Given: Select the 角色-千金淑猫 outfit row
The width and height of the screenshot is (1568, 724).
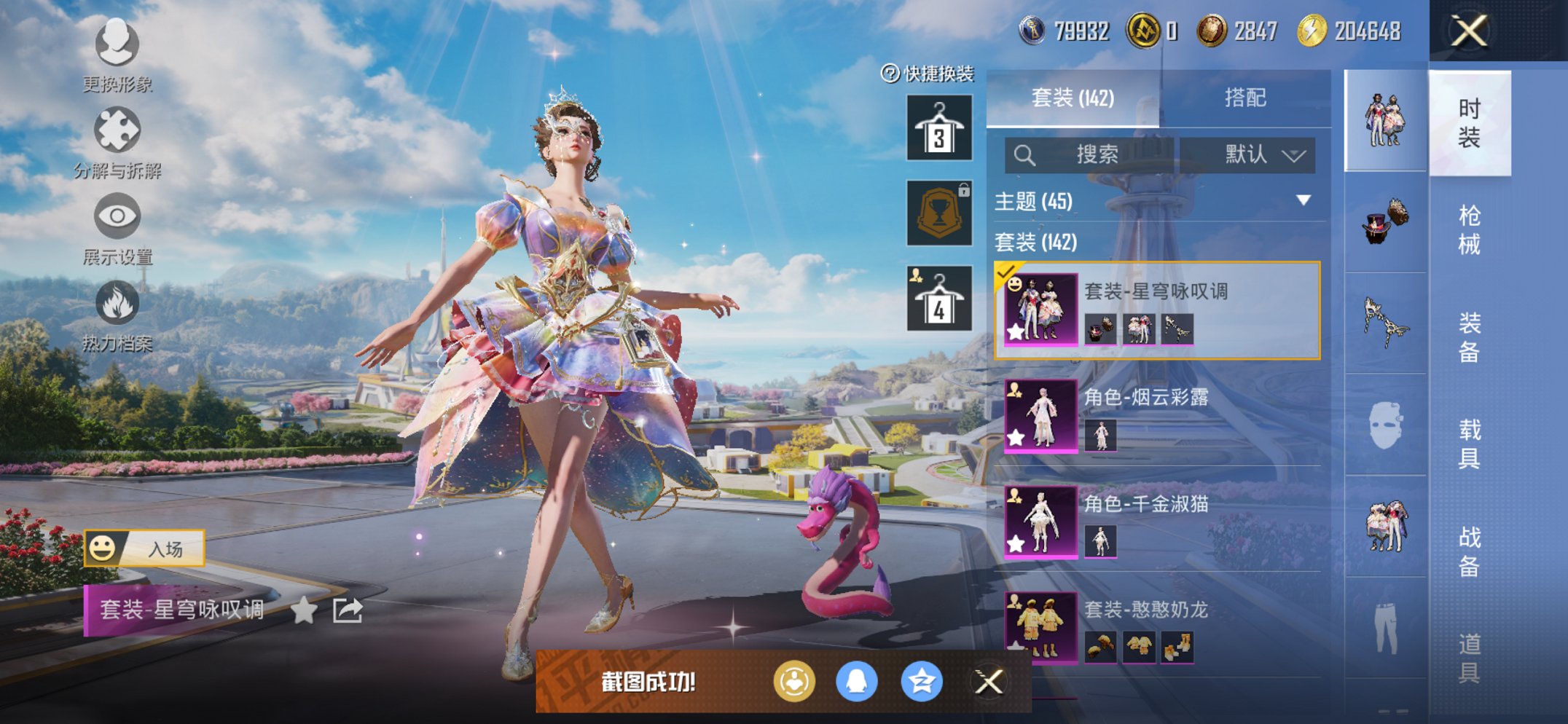Looking at the screenshot, I should point(1161,522).
